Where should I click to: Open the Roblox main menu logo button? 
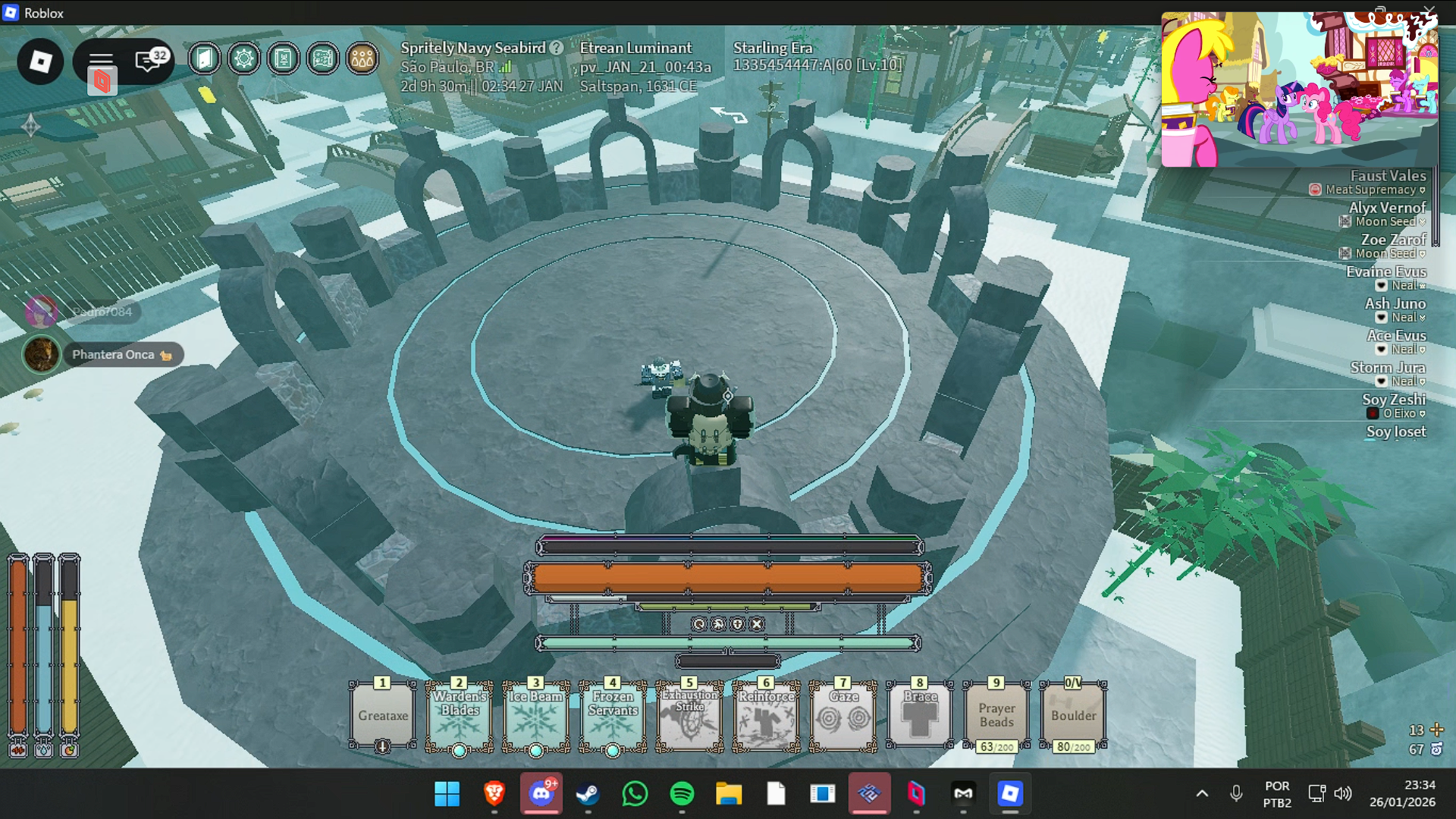(40, 61)
